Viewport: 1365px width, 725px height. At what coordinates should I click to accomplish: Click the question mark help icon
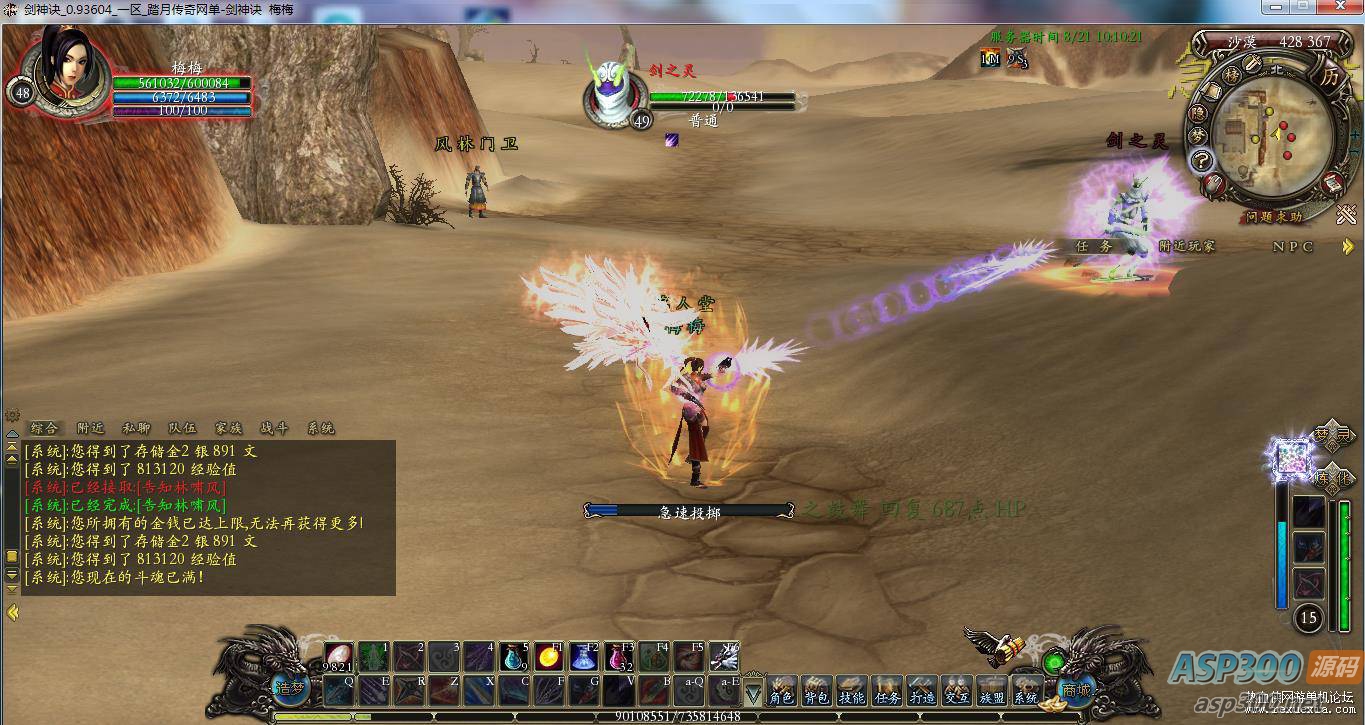1201,162
